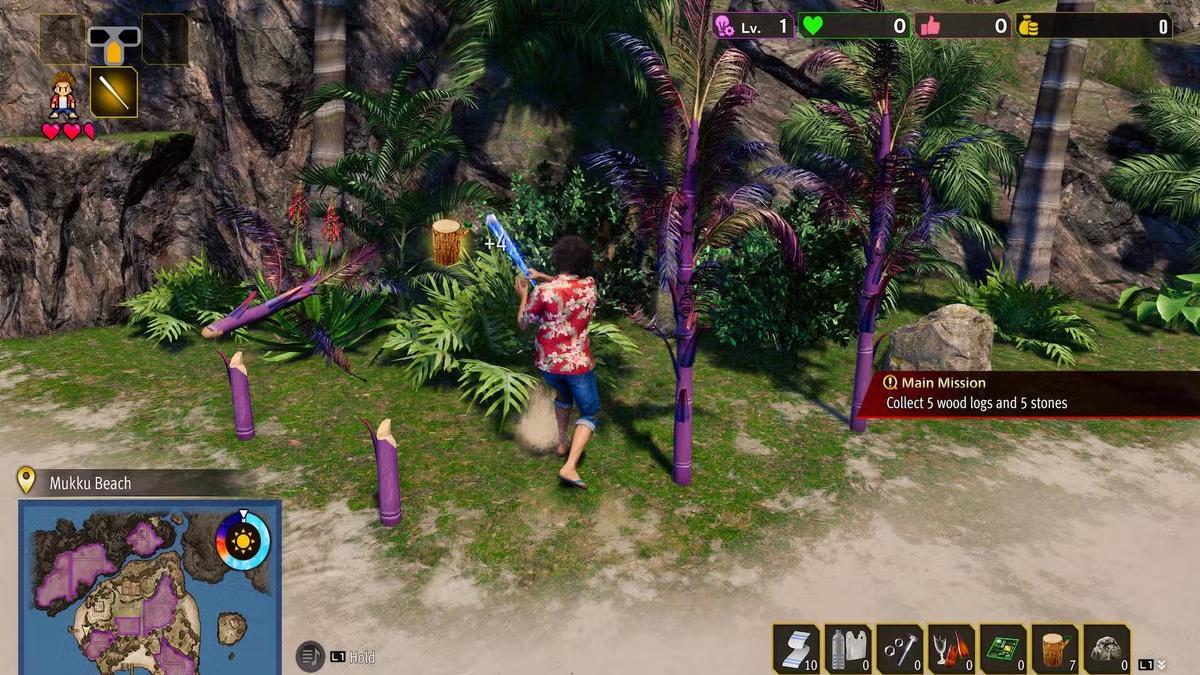Click the music playlist icon
The image size is (1200, 675).
[311, 656]
